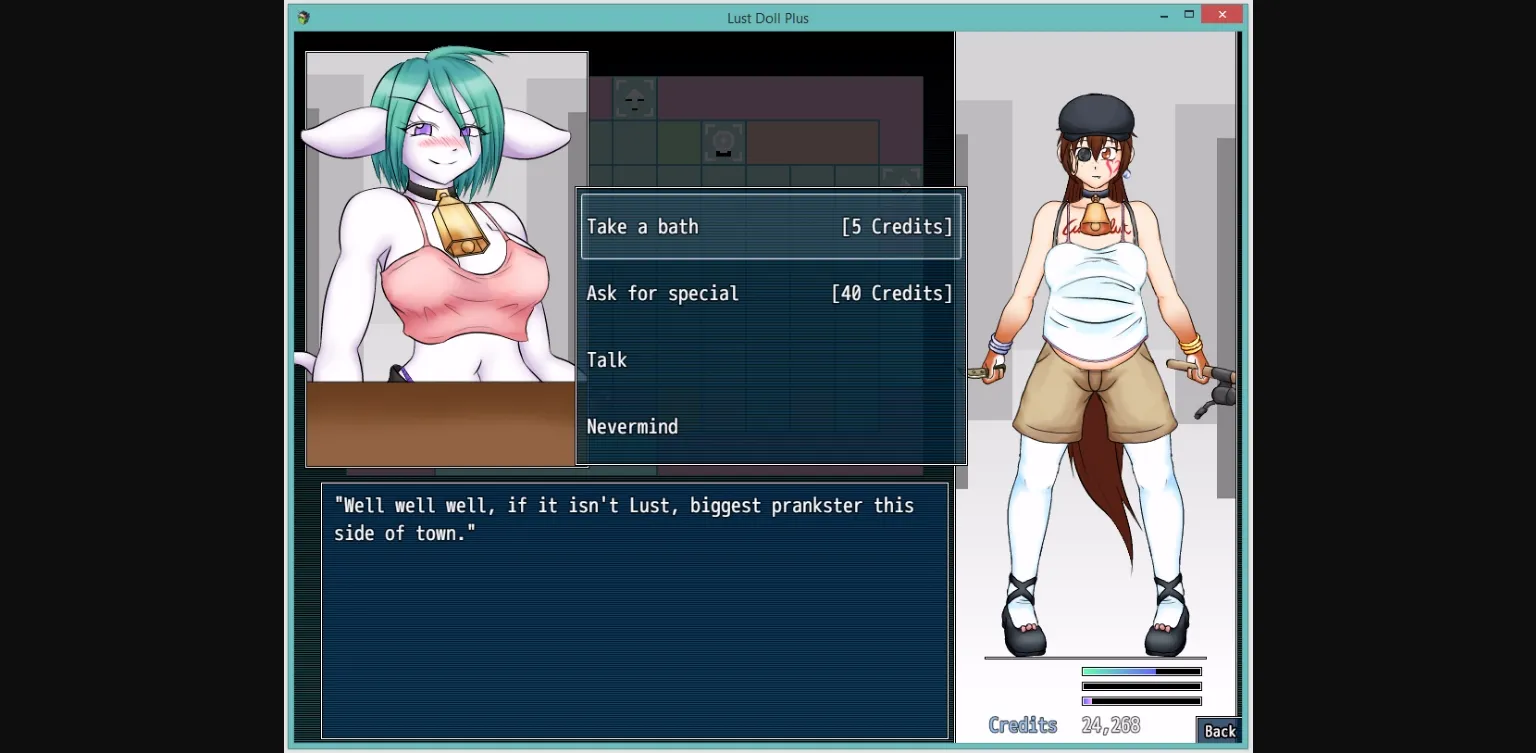Minimize the game window
This screenshot has height=753, width=1536.
pos(1163,16)
